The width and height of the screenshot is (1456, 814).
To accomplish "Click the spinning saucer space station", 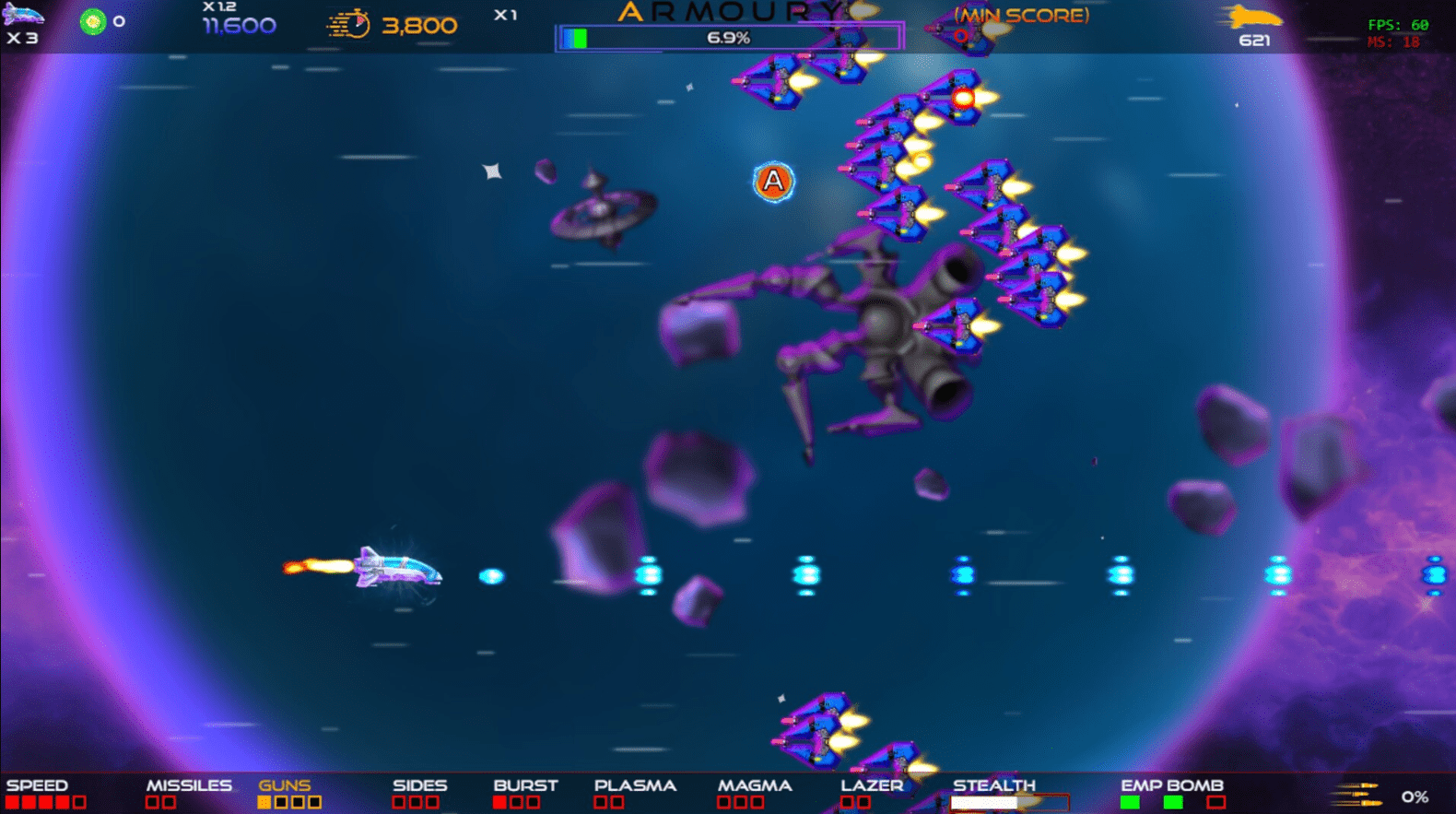I will 599,210.
